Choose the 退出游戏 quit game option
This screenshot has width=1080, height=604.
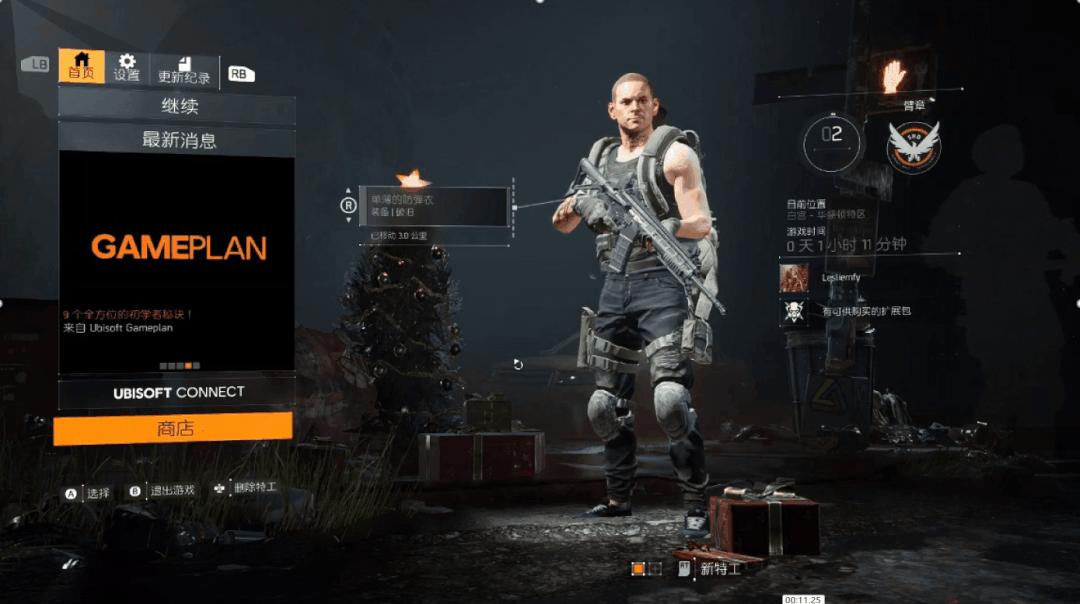[163, 491]
